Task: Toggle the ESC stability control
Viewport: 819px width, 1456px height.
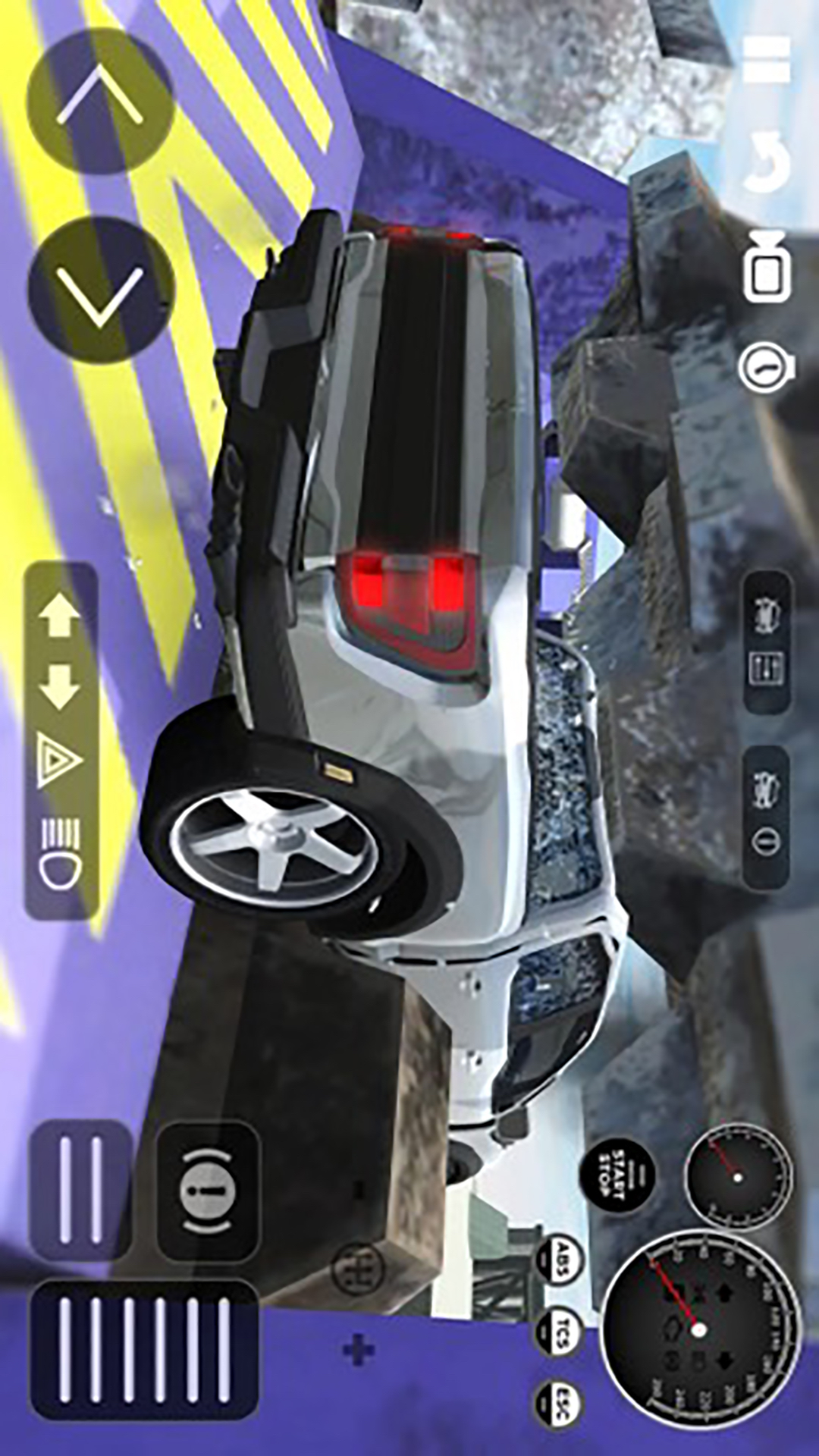Action: (x=560, y=1404)
